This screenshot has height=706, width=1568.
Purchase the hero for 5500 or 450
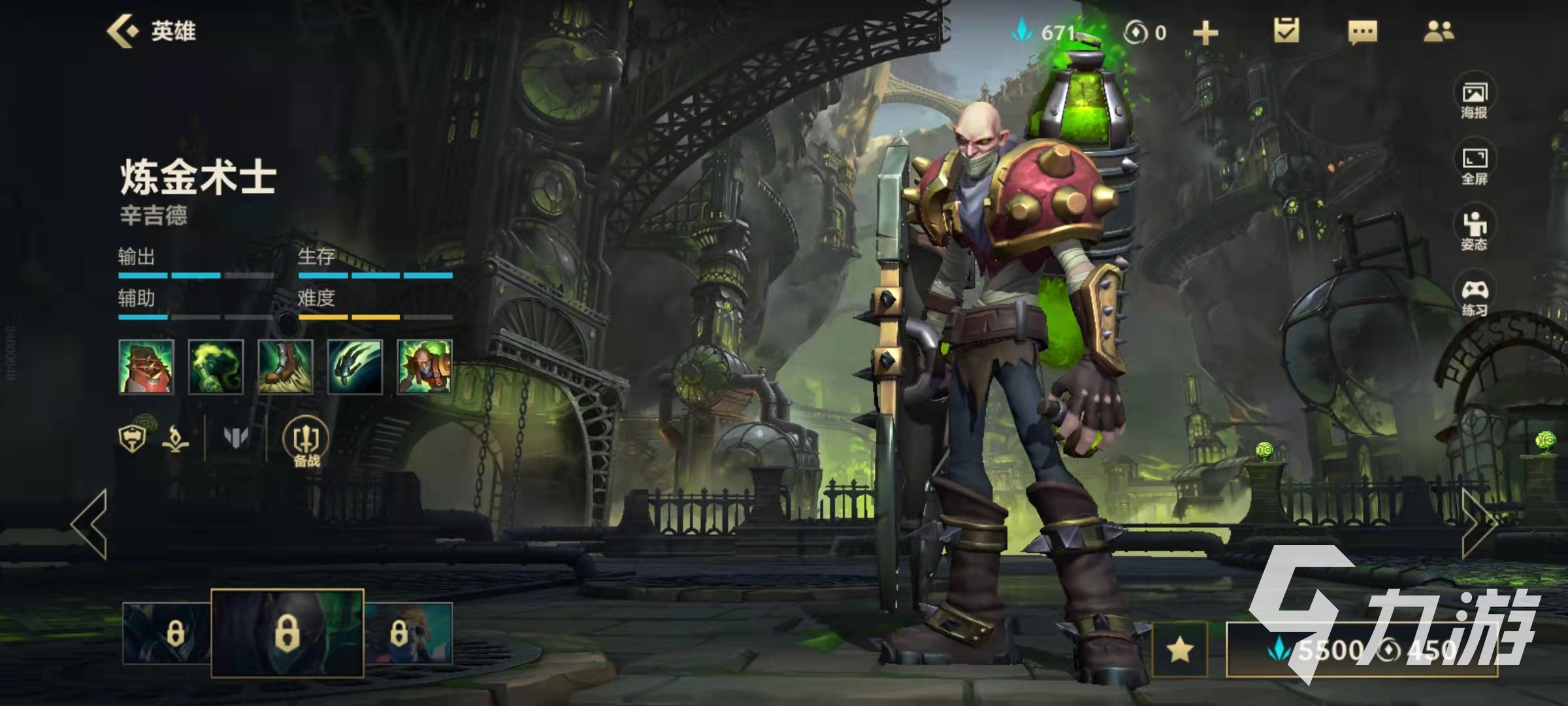point(1362,650)
